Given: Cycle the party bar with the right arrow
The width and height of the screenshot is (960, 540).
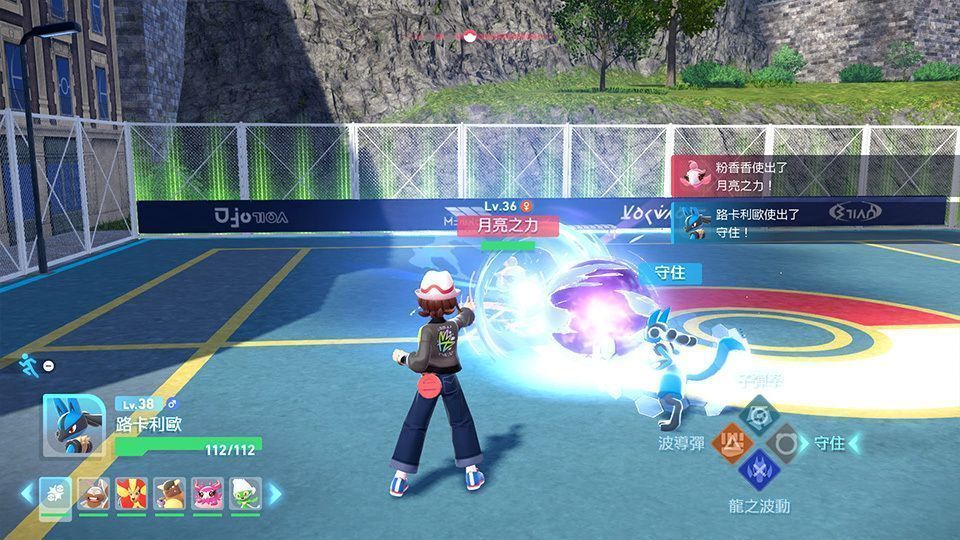Looking at the screenshot, I should click(x=275, y=493).
